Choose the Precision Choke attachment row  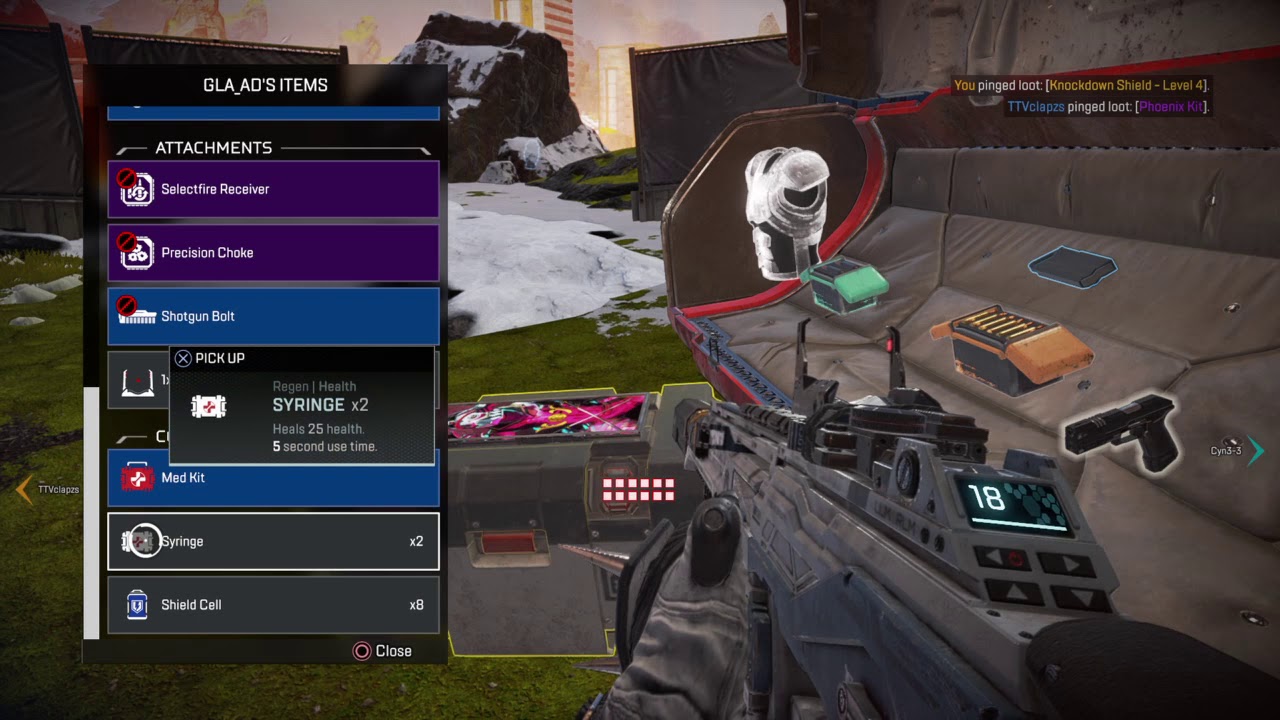(x=273, y=253)
